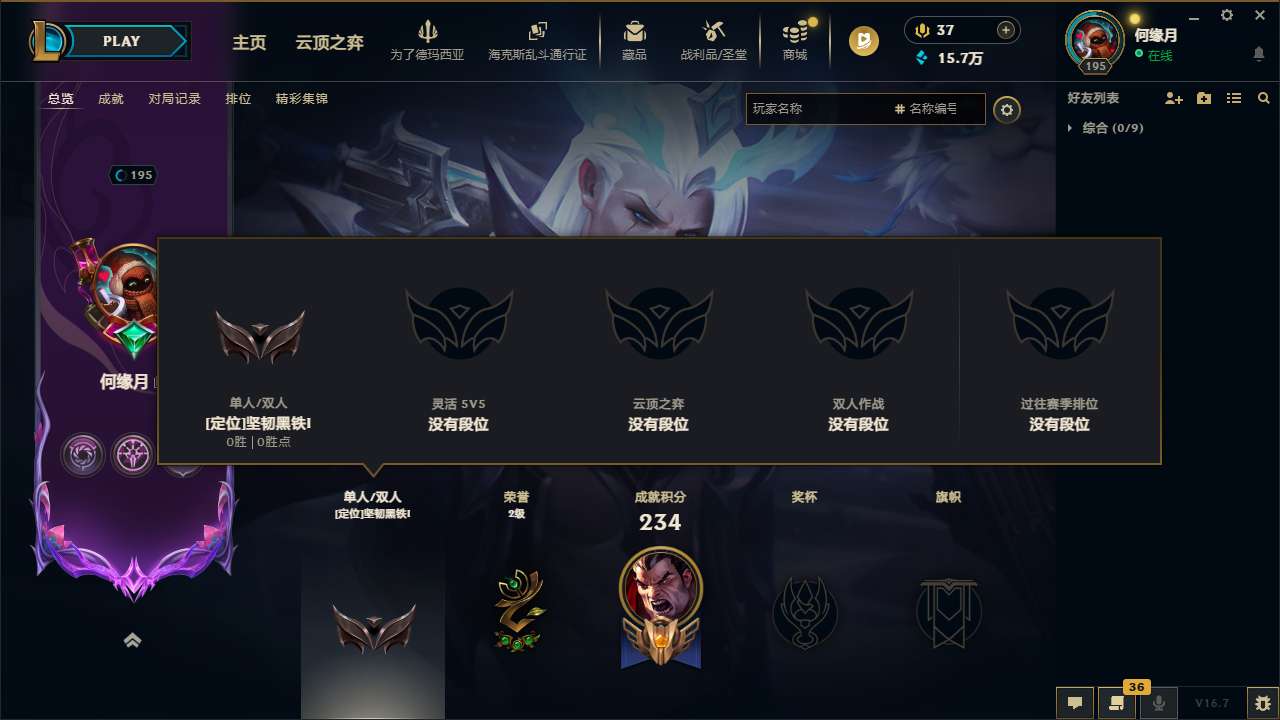Expand the 综合 (0/9) friends group
The height and width of the screenshot is (720, 1280).
1110,128
